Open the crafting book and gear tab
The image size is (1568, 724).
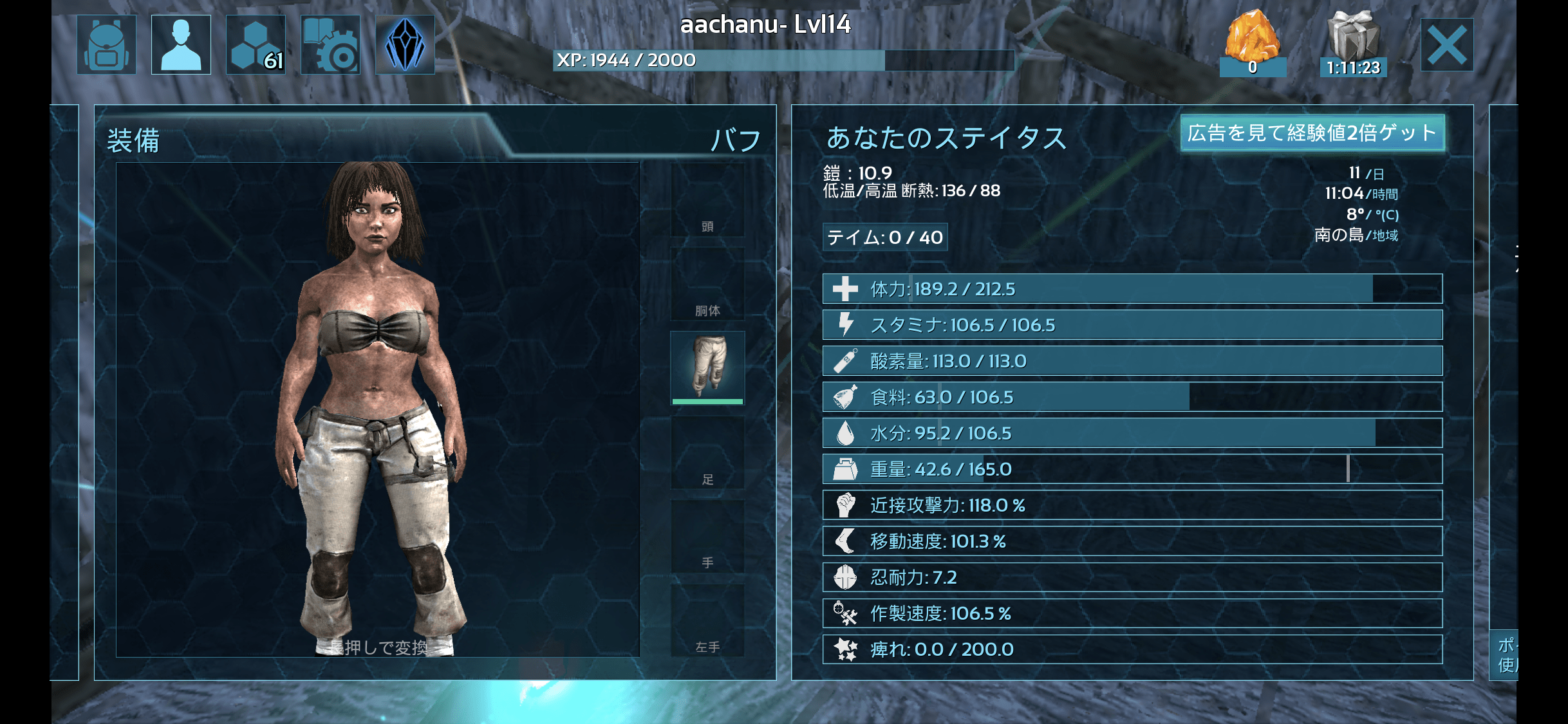pos(330,45)
